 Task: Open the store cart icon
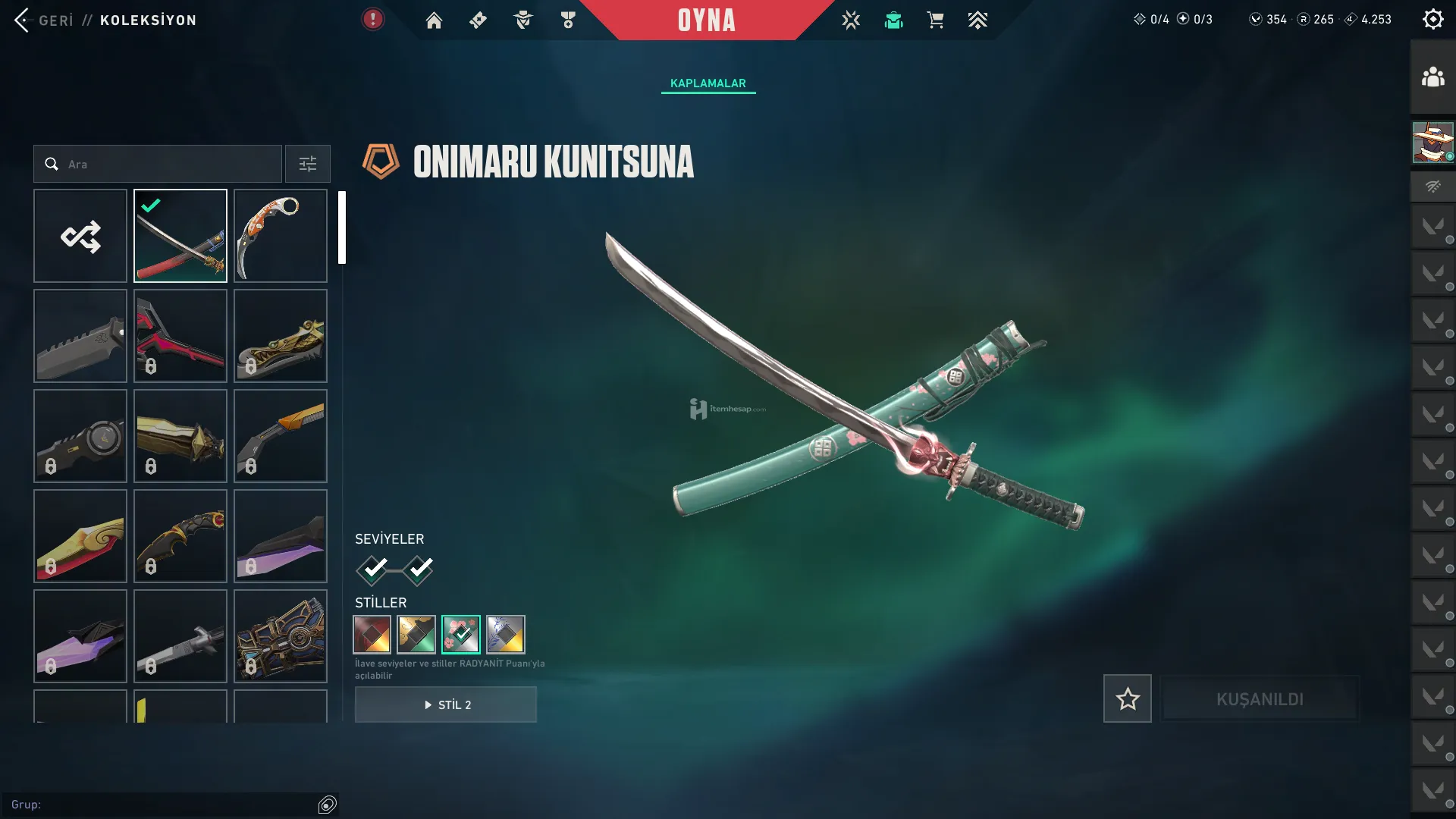[935, 20]
